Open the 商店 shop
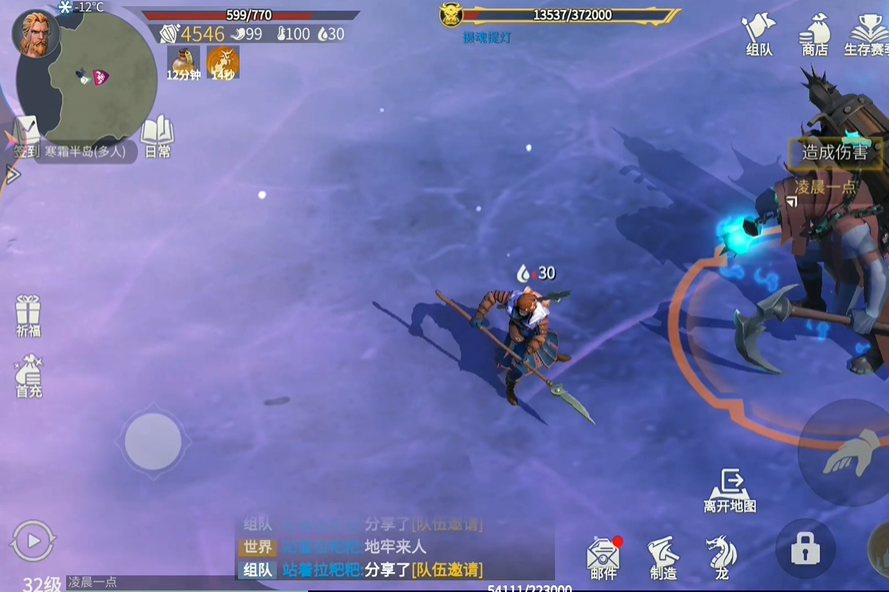Viewport: 889px width, 592px height. tap(815, 33)
